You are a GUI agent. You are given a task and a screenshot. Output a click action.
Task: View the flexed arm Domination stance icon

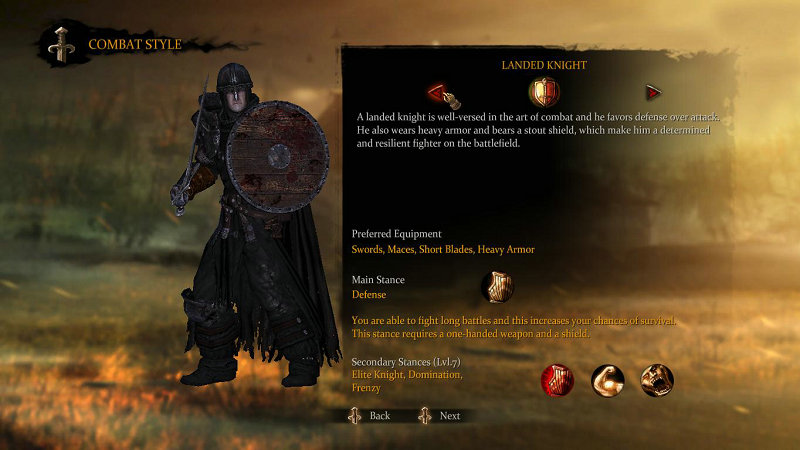pos(607,380)
